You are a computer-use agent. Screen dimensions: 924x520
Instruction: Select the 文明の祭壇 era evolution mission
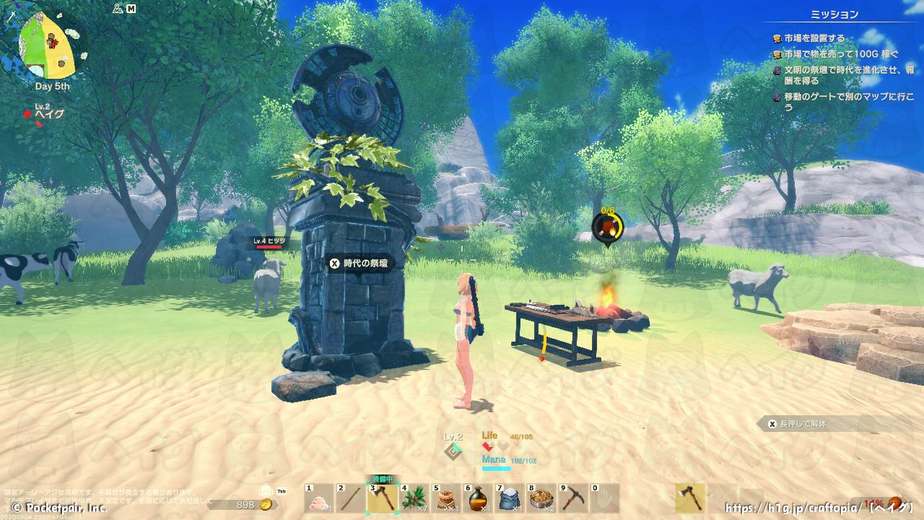(x=846, y=75)
